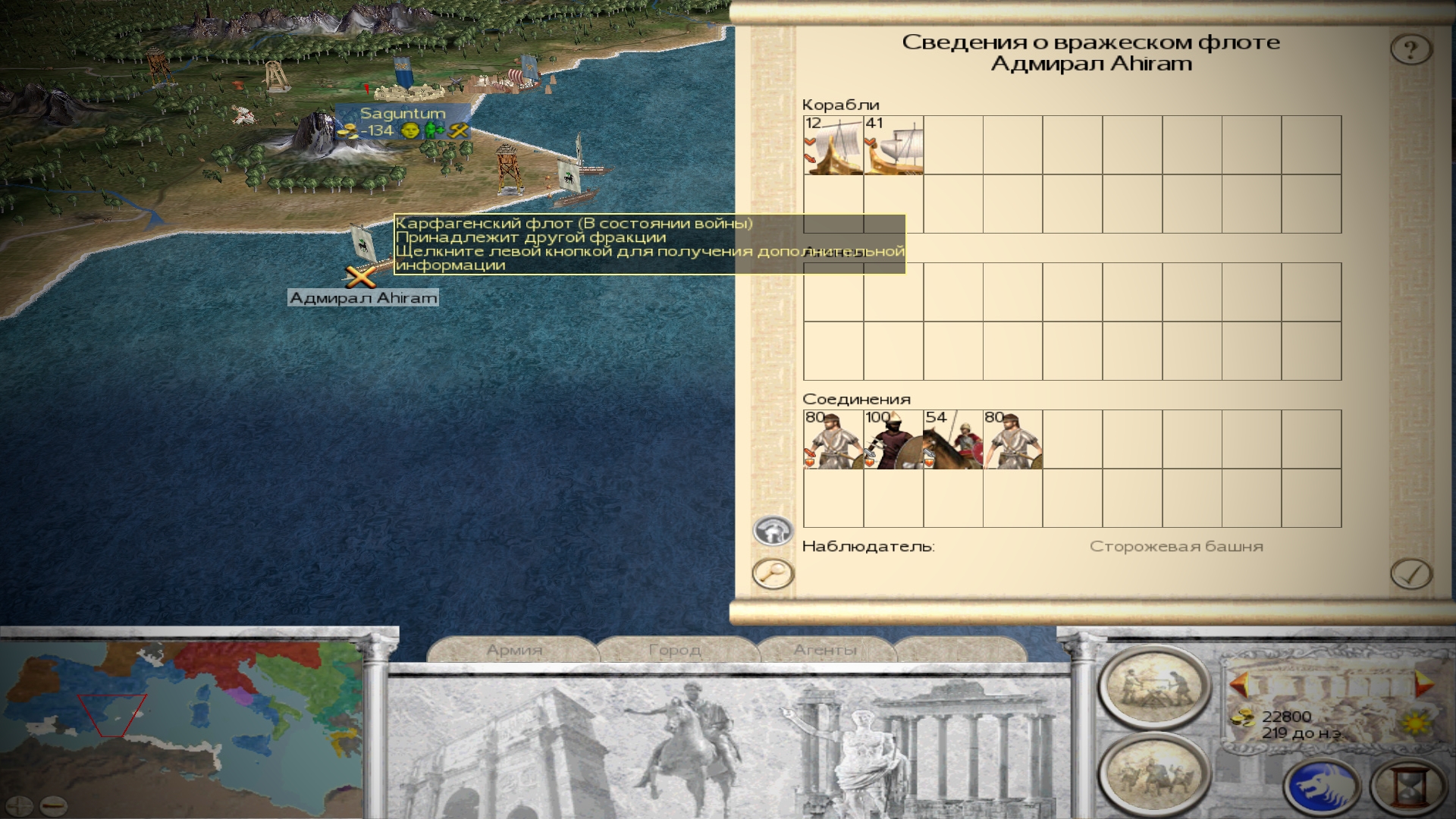Screen dimensions: 1456x819
Task: Open the recruitment round button
Action: point(1154,773)
